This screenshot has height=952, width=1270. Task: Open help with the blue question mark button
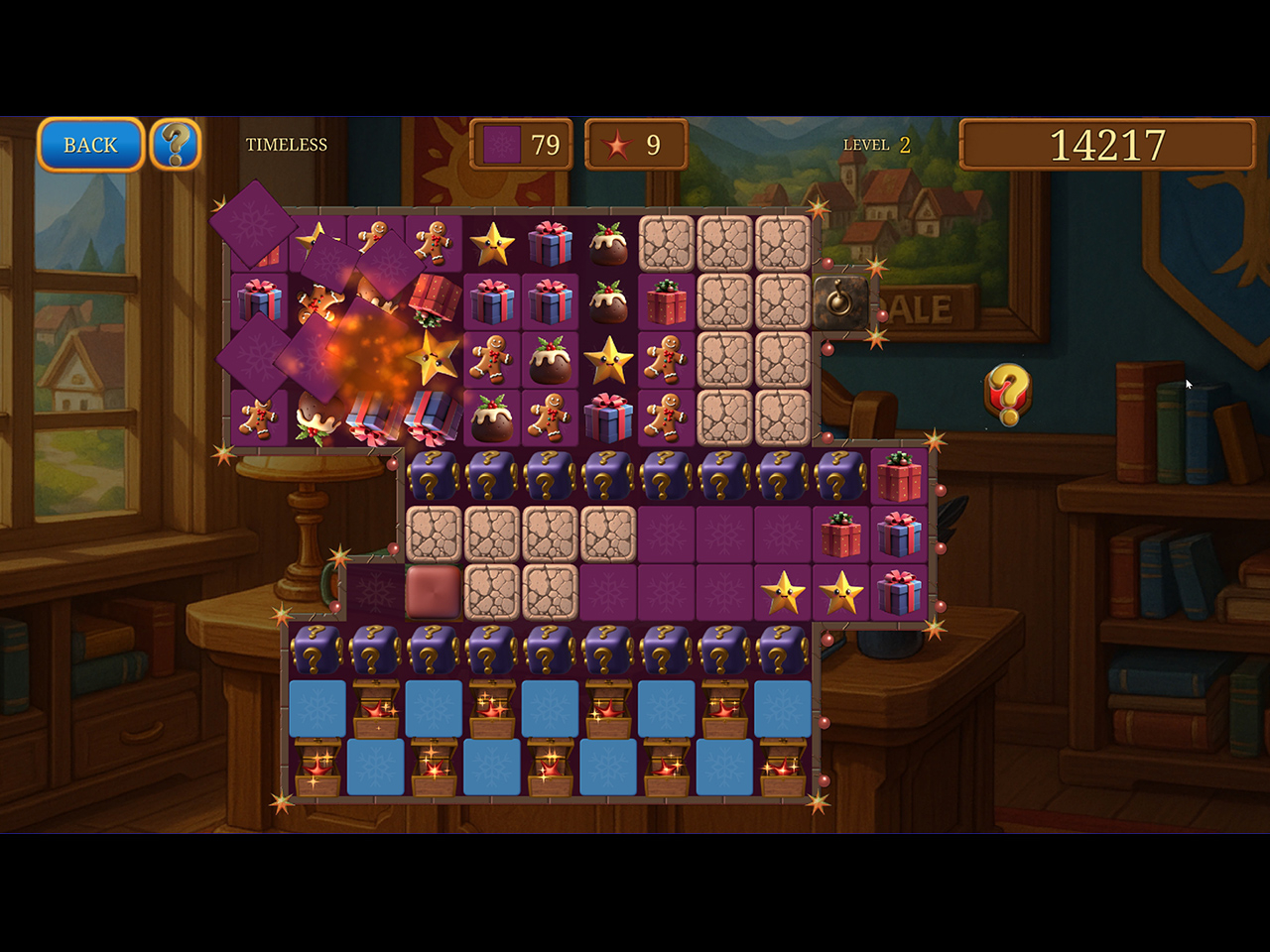[176, 145]
